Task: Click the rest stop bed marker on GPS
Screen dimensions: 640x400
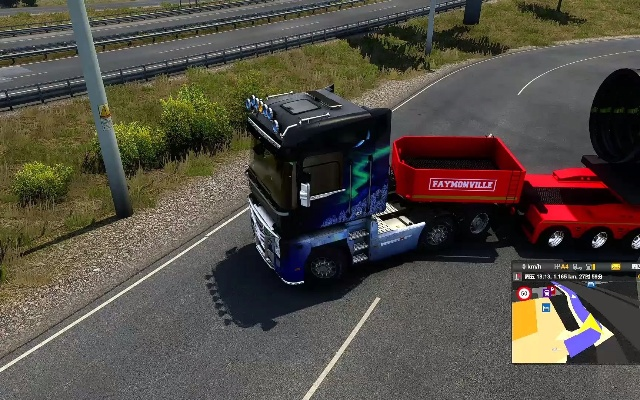Action: tap(546, 307)
